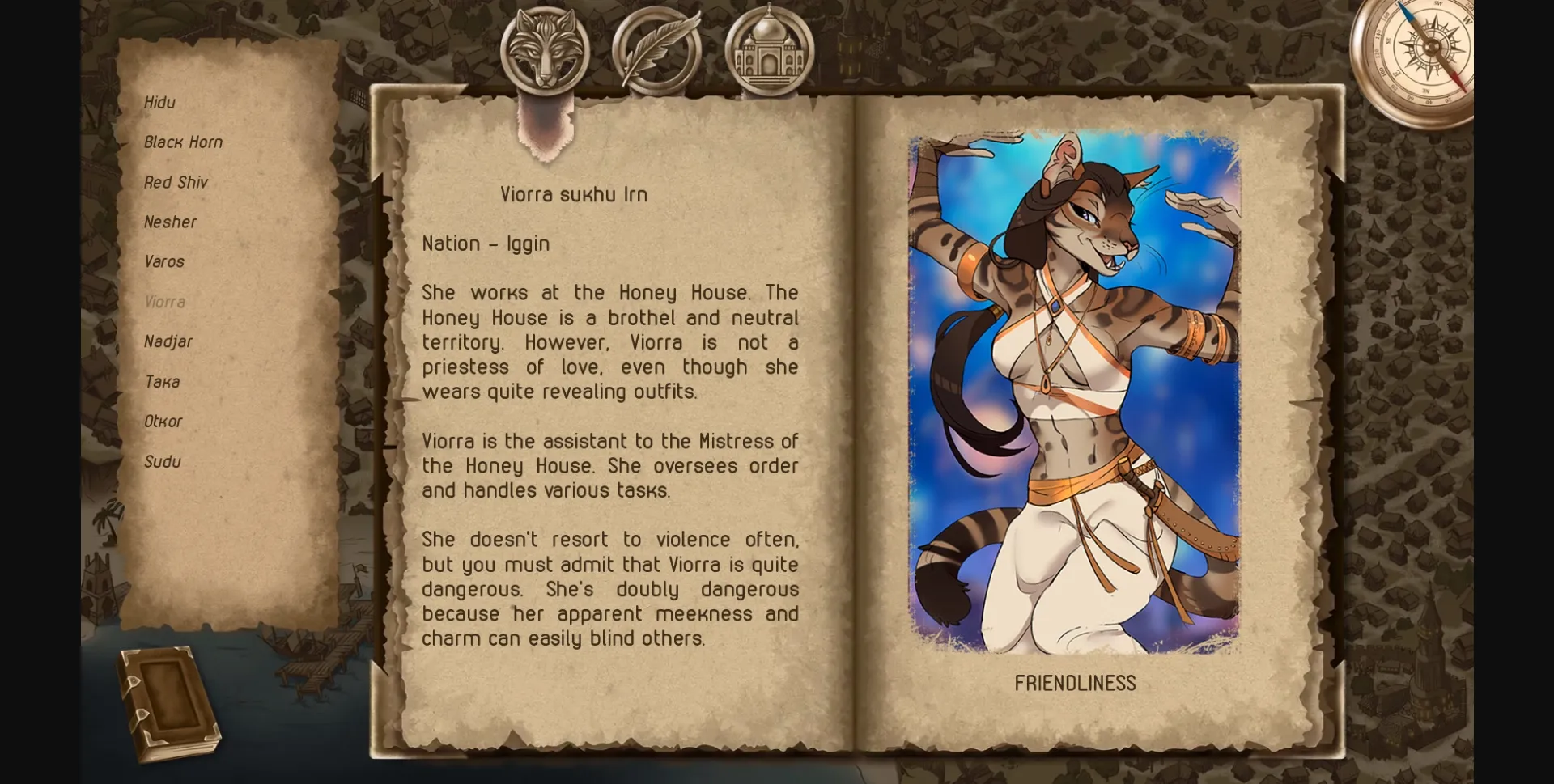Select Sudu at the bottom of the list

pos(162,461)
